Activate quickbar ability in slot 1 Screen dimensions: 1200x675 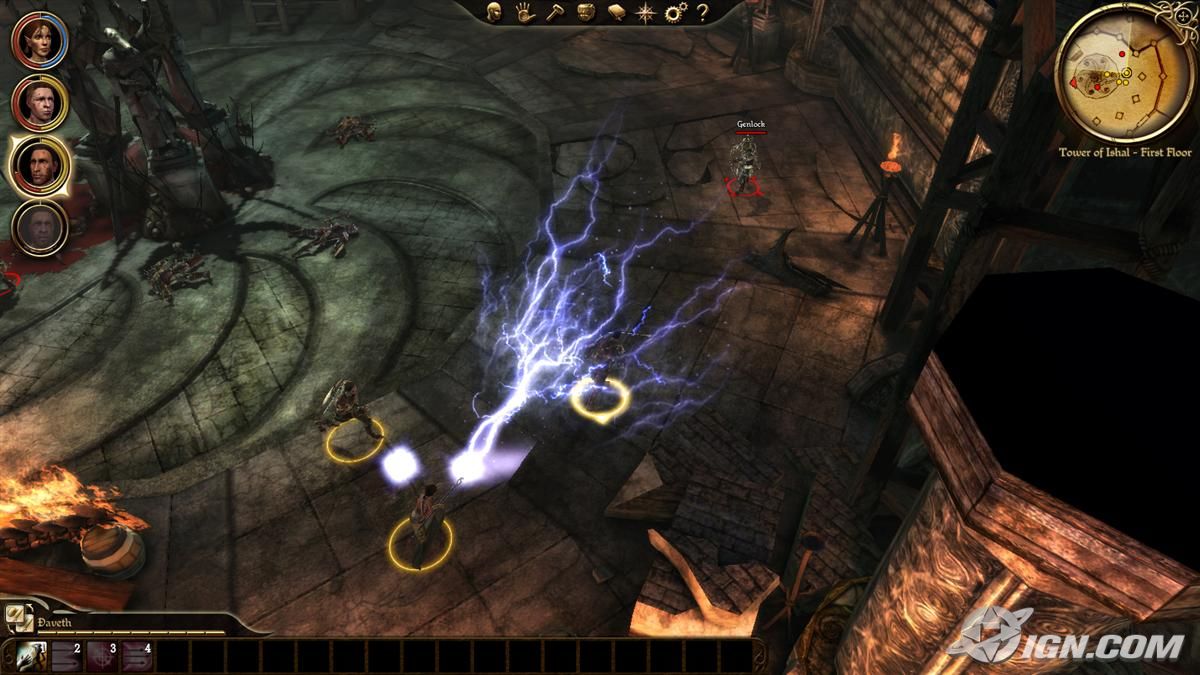pos(31,656)
